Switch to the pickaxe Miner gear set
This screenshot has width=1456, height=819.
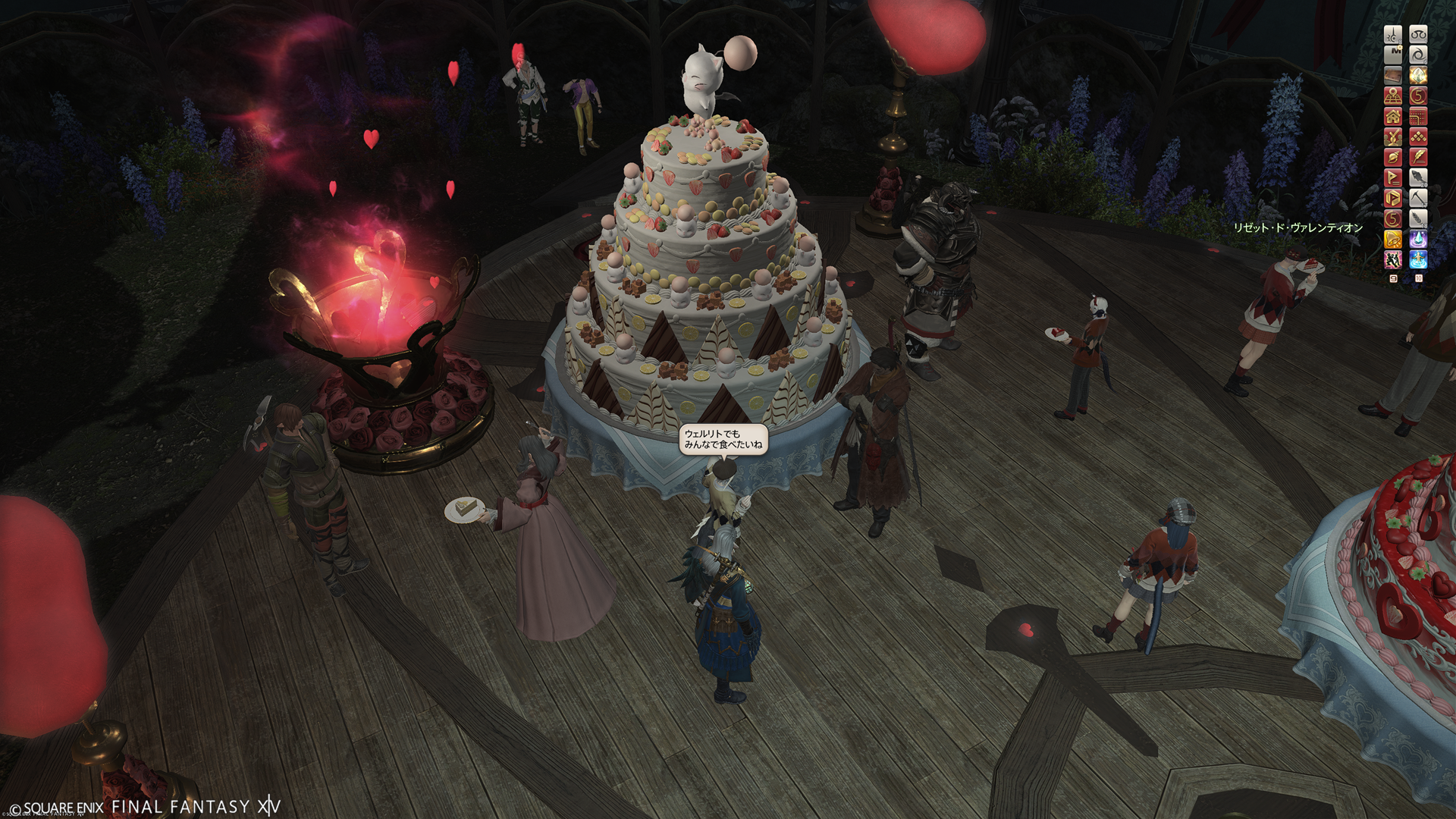(1418, 198)
